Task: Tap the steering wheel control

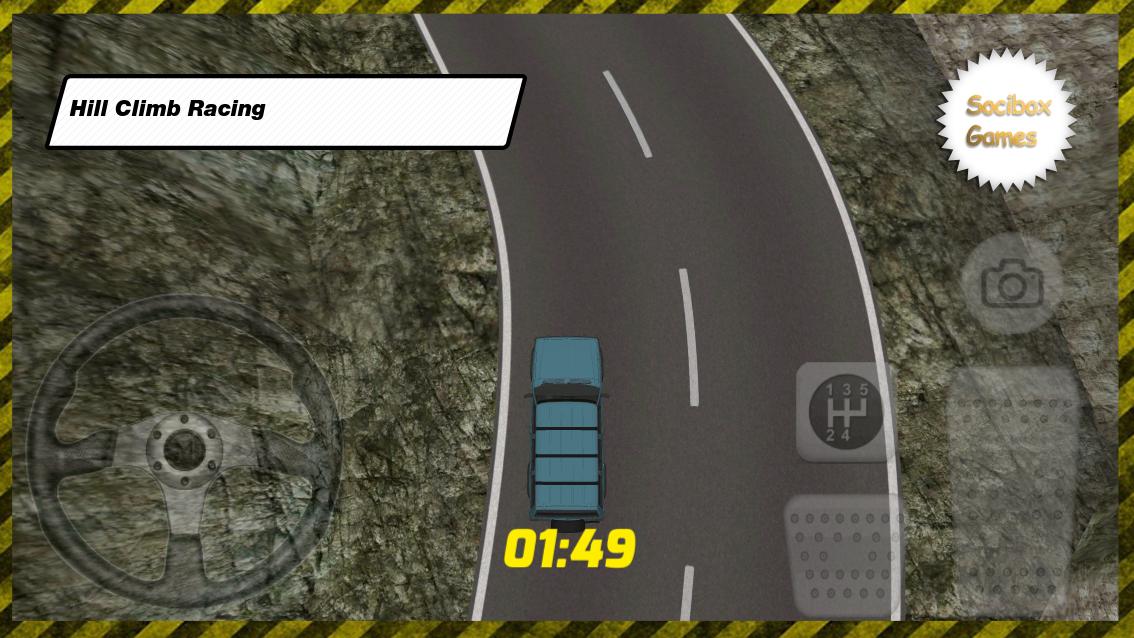Action: (x=184, y=452)
